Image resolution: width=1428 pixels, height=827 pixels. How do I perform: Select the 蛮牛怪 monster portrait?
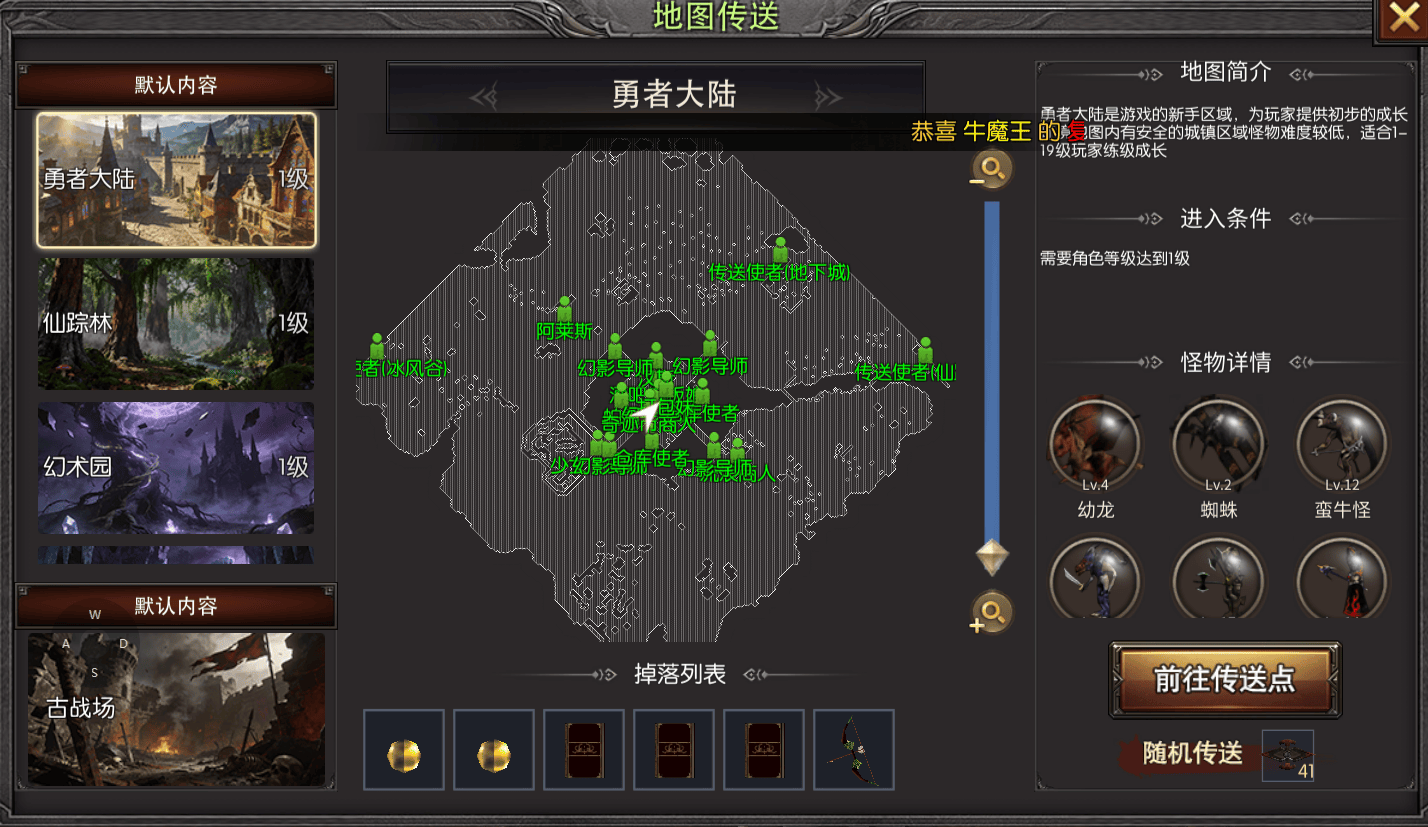(x=1342, y=442)
